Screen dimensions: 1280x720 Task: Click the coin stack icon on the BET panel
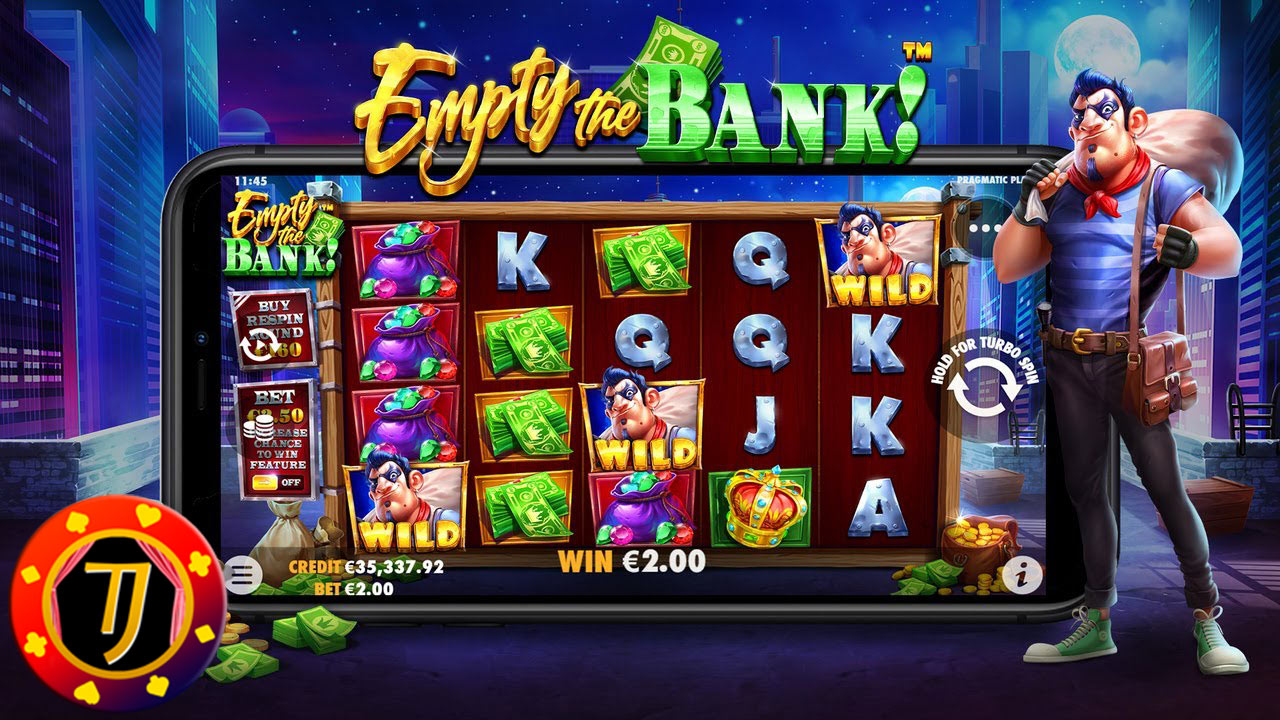pos(262,427)
